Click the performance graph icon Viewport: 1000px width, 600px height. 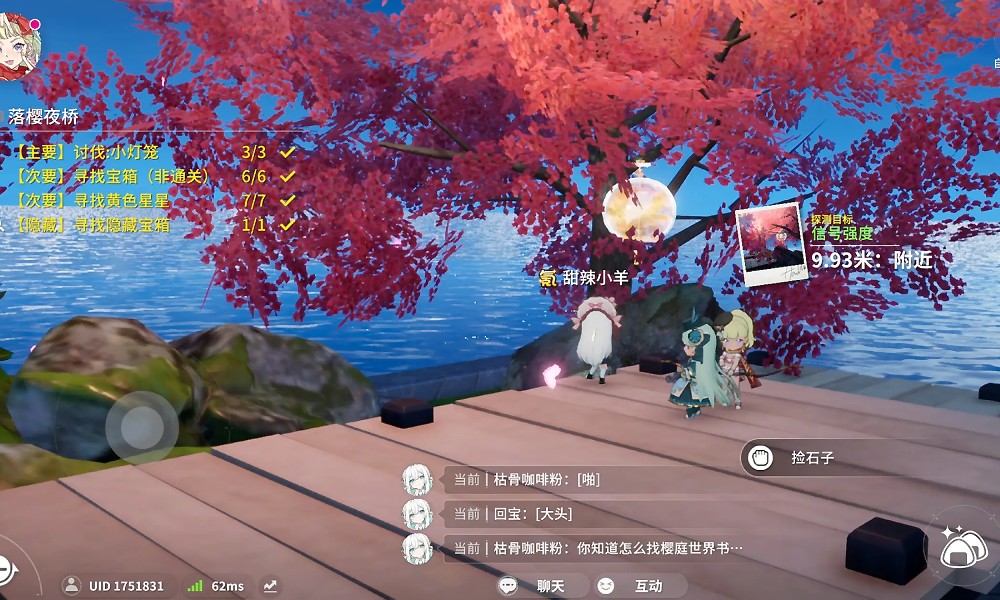(269, 586)
